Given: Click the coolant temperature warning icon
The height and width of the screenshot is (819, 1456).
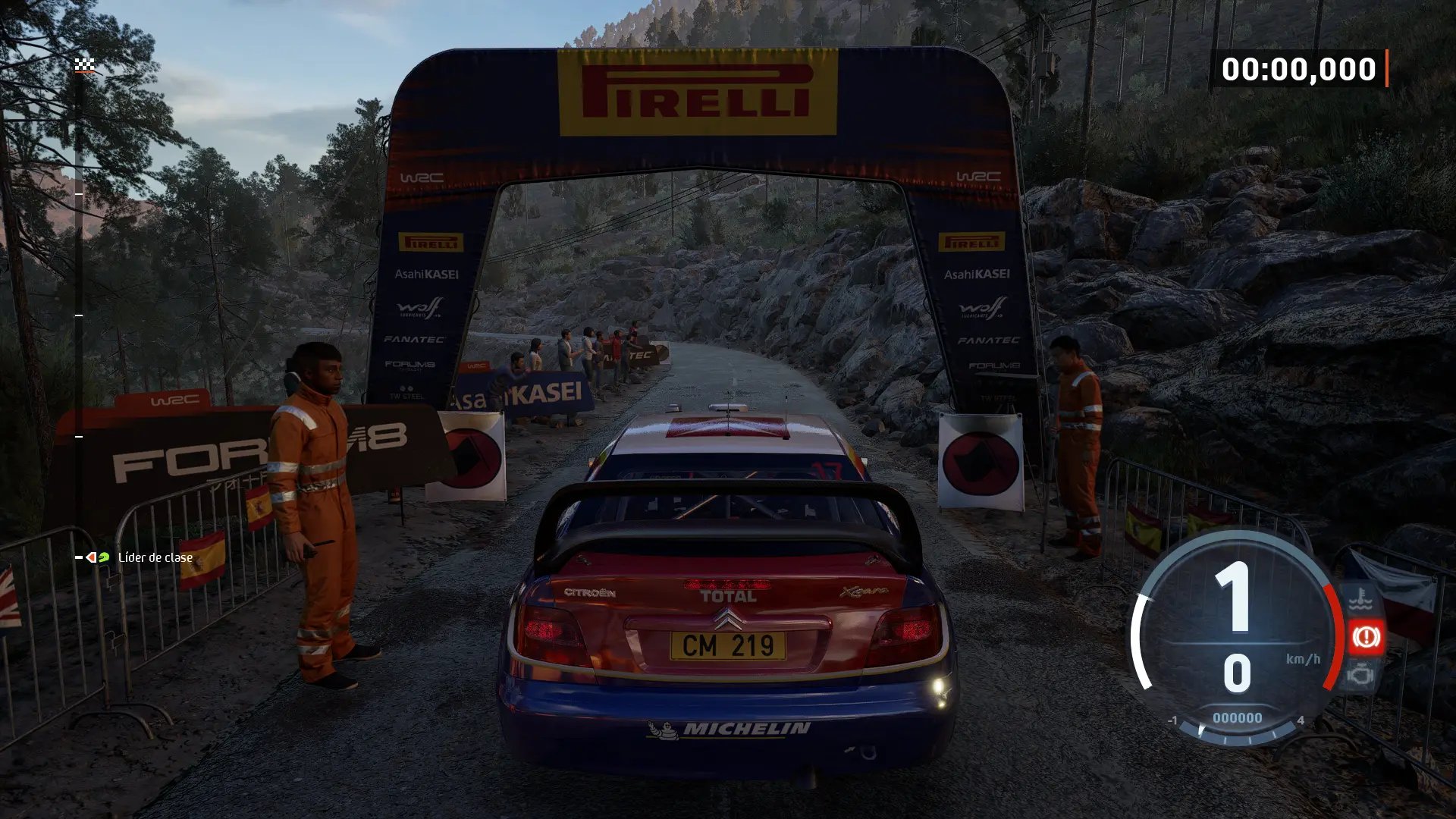Looking at the screenshot, I should coord(1360,601).
